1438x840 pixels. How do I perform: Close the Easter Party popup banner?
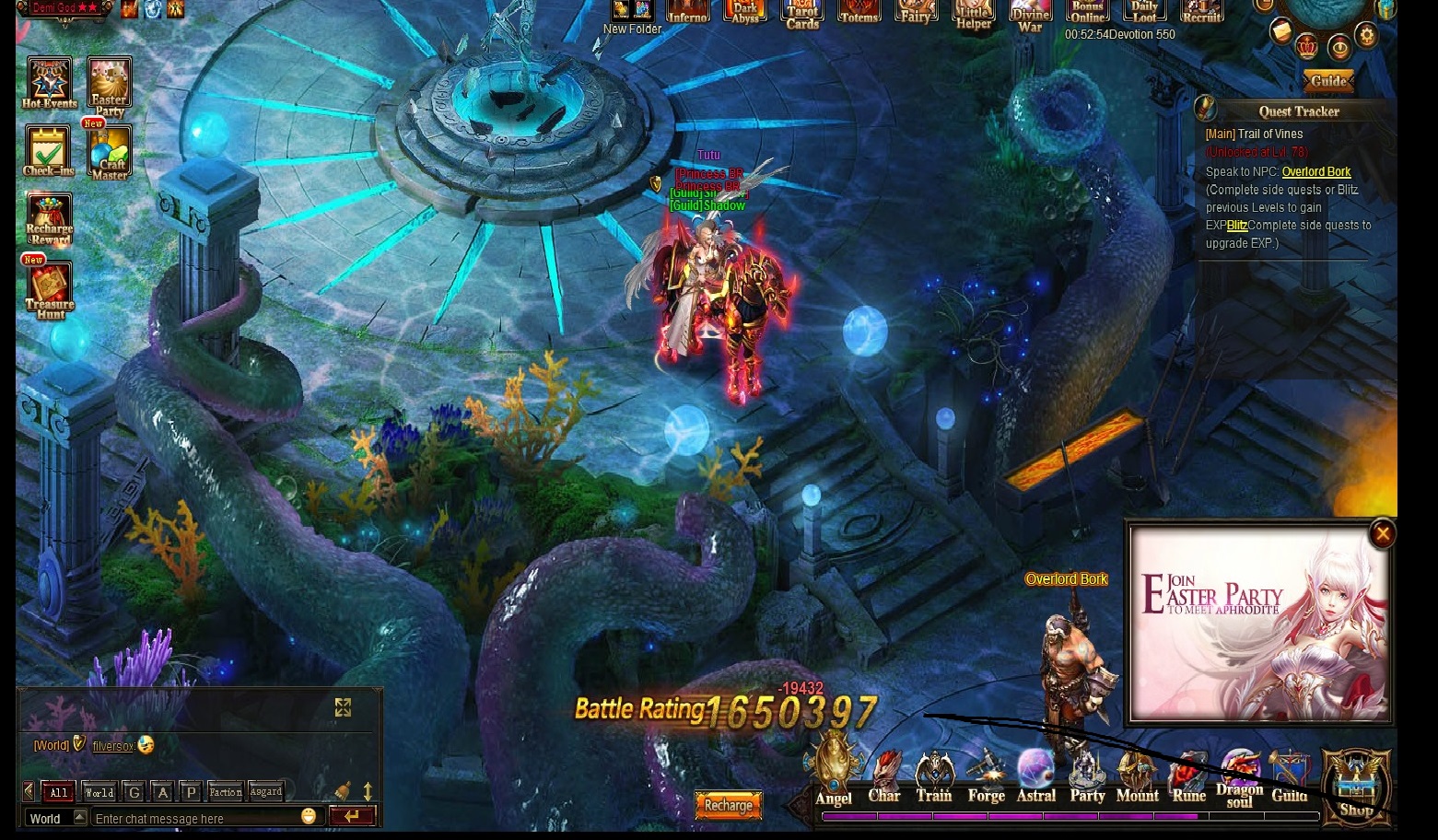[x=1382, y=533]
